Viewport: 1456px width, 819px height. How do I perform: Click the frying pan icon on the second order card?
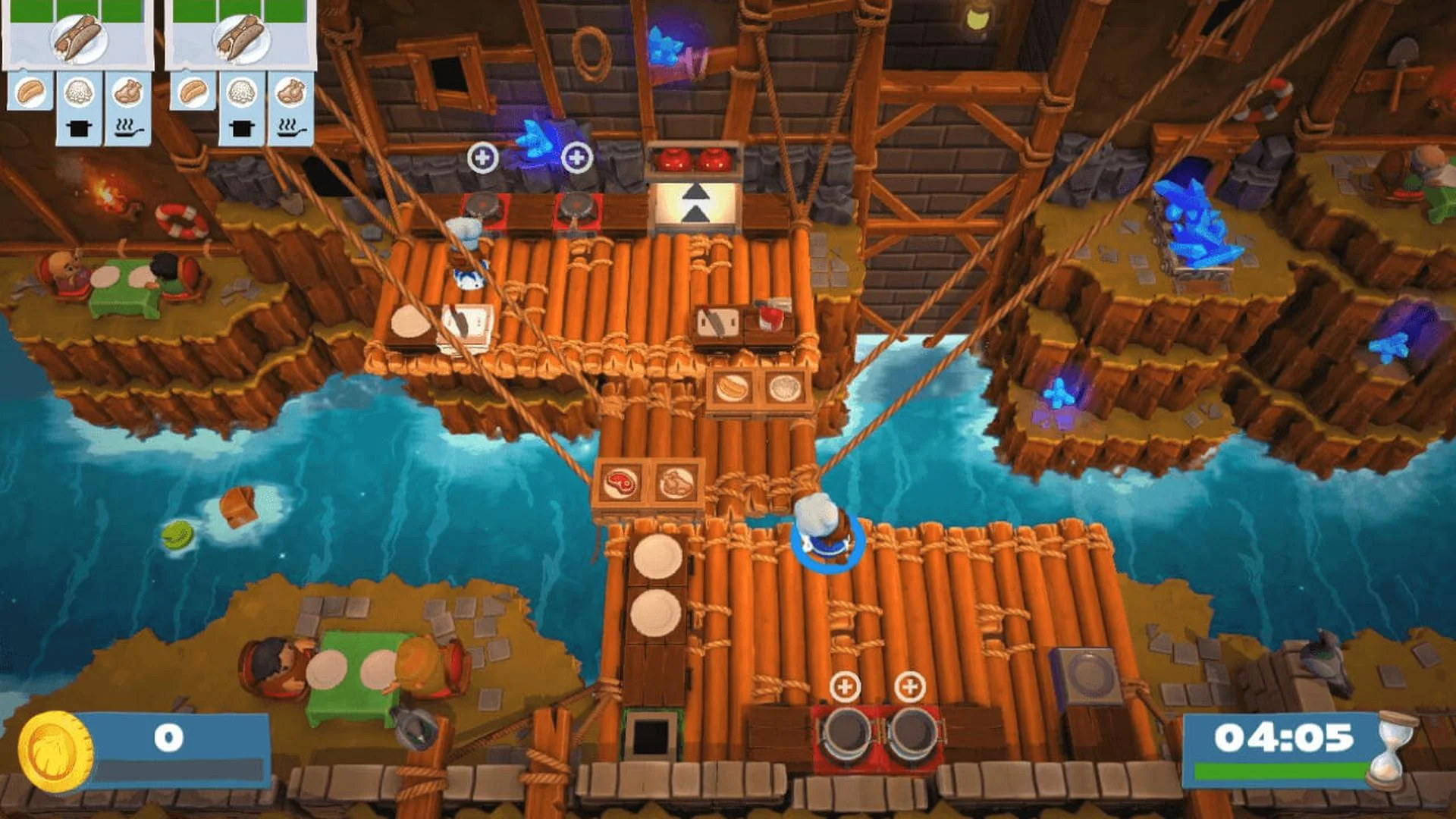(288, 129)
